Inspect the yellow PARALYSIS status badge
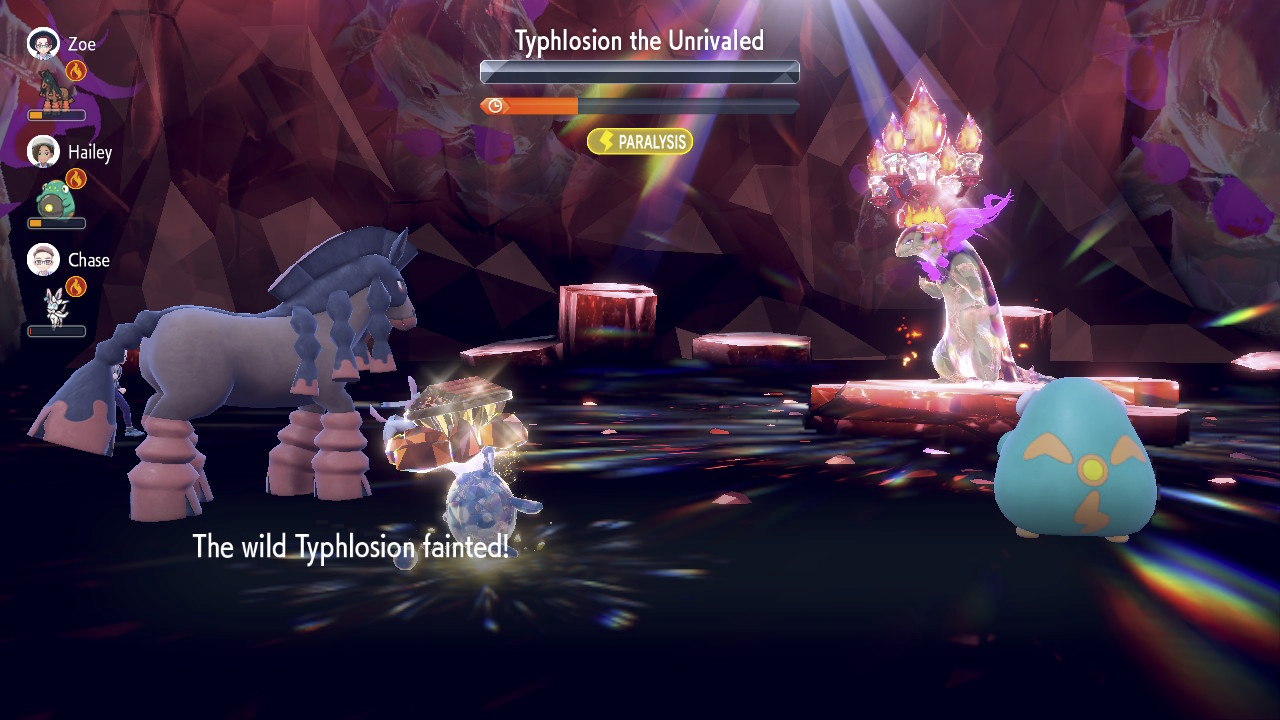 pyautogui.click(x=640, y=142)
